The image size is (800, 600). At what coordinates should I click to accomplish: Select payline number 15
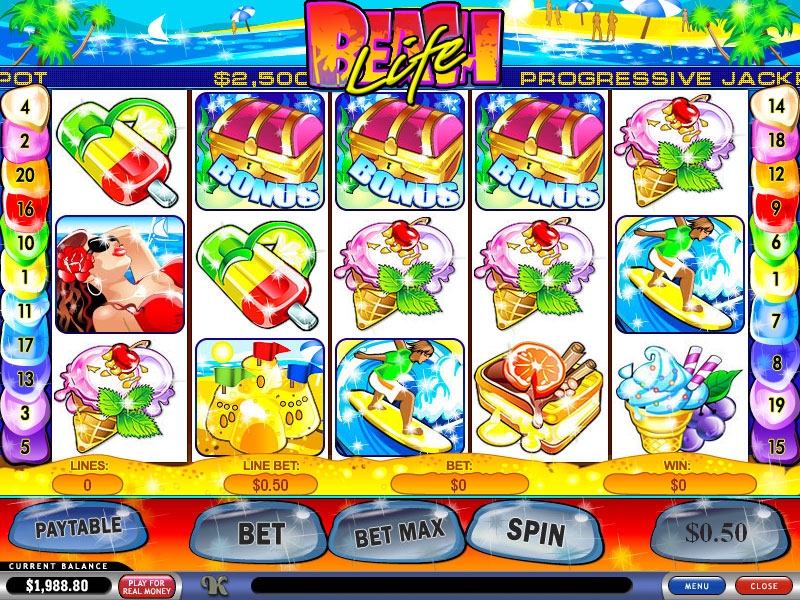(776, 446)
